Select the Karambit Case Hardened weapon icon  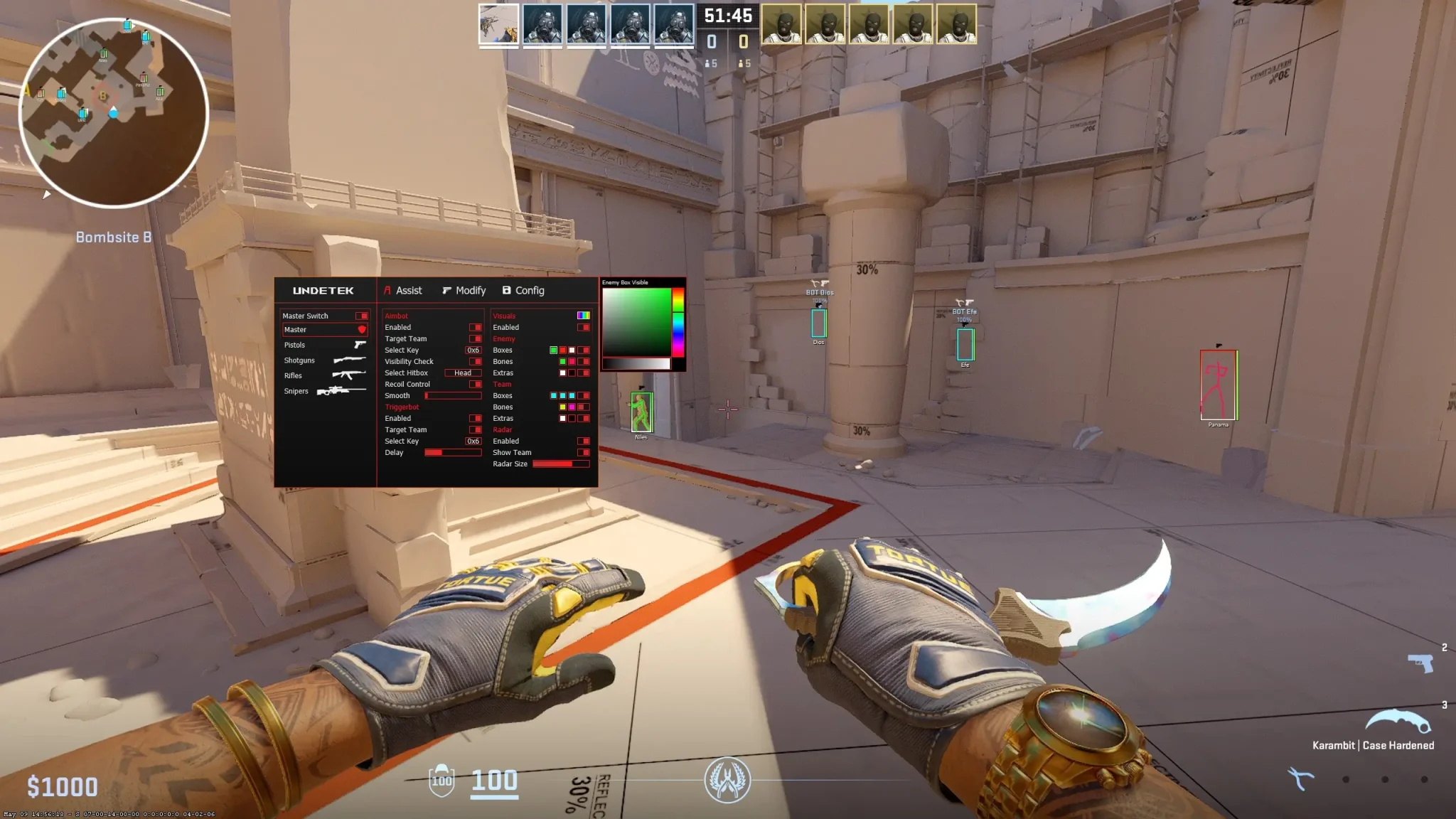1397,721
